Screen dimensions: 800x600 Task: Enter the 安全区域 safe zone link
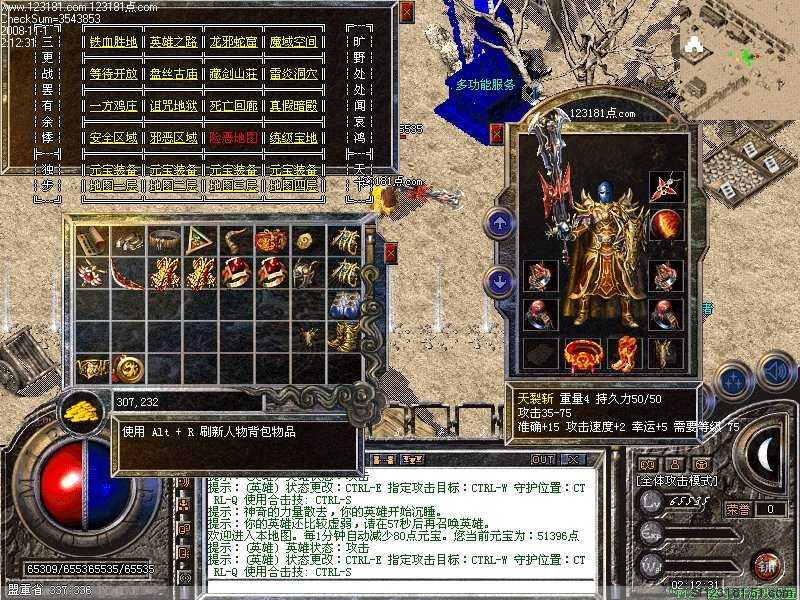(x=113, y=138)
